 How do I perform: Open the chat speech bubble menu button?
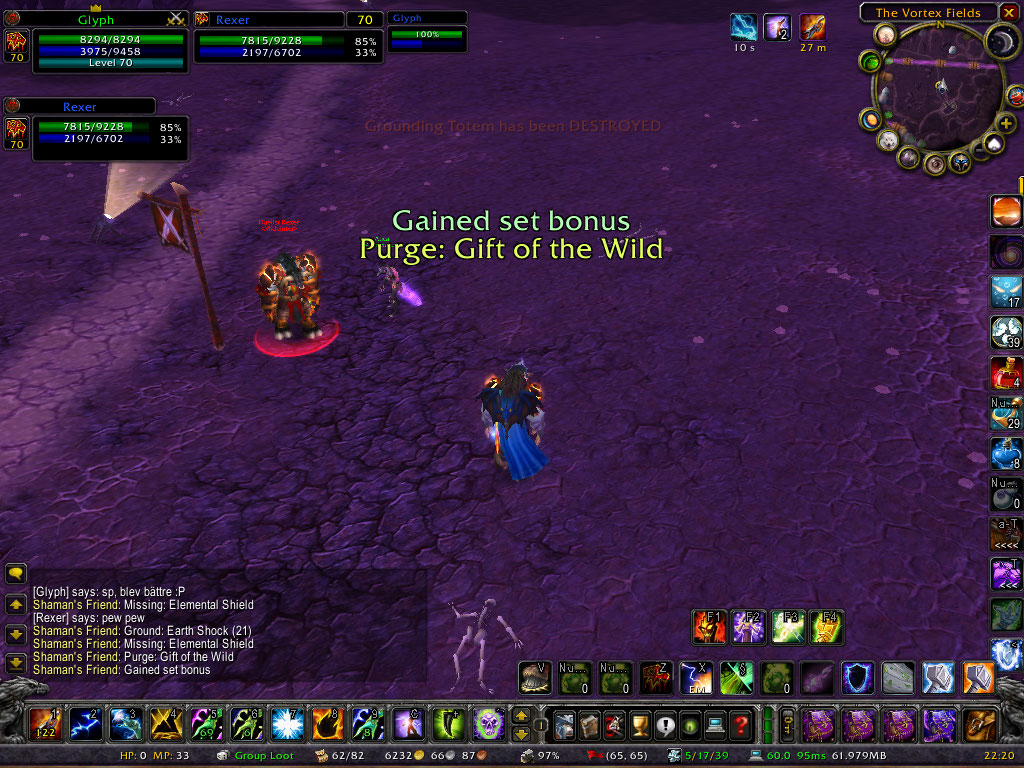click(x=16, y=573)
